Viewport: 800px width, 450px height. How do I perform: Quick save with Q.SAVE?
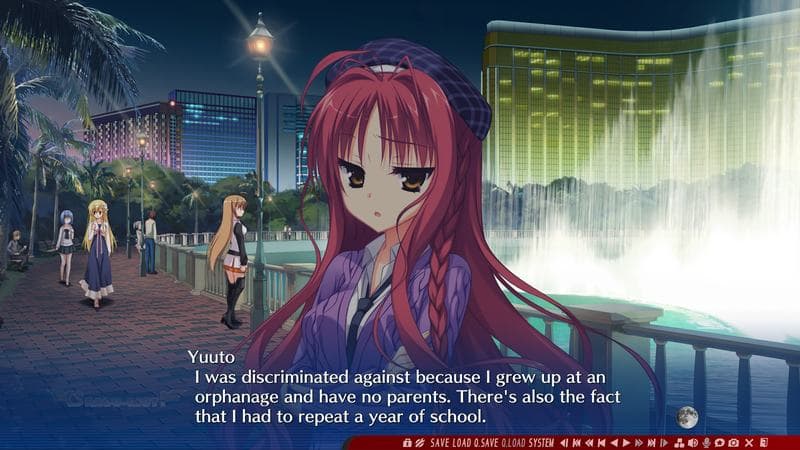tap(485, 442)
